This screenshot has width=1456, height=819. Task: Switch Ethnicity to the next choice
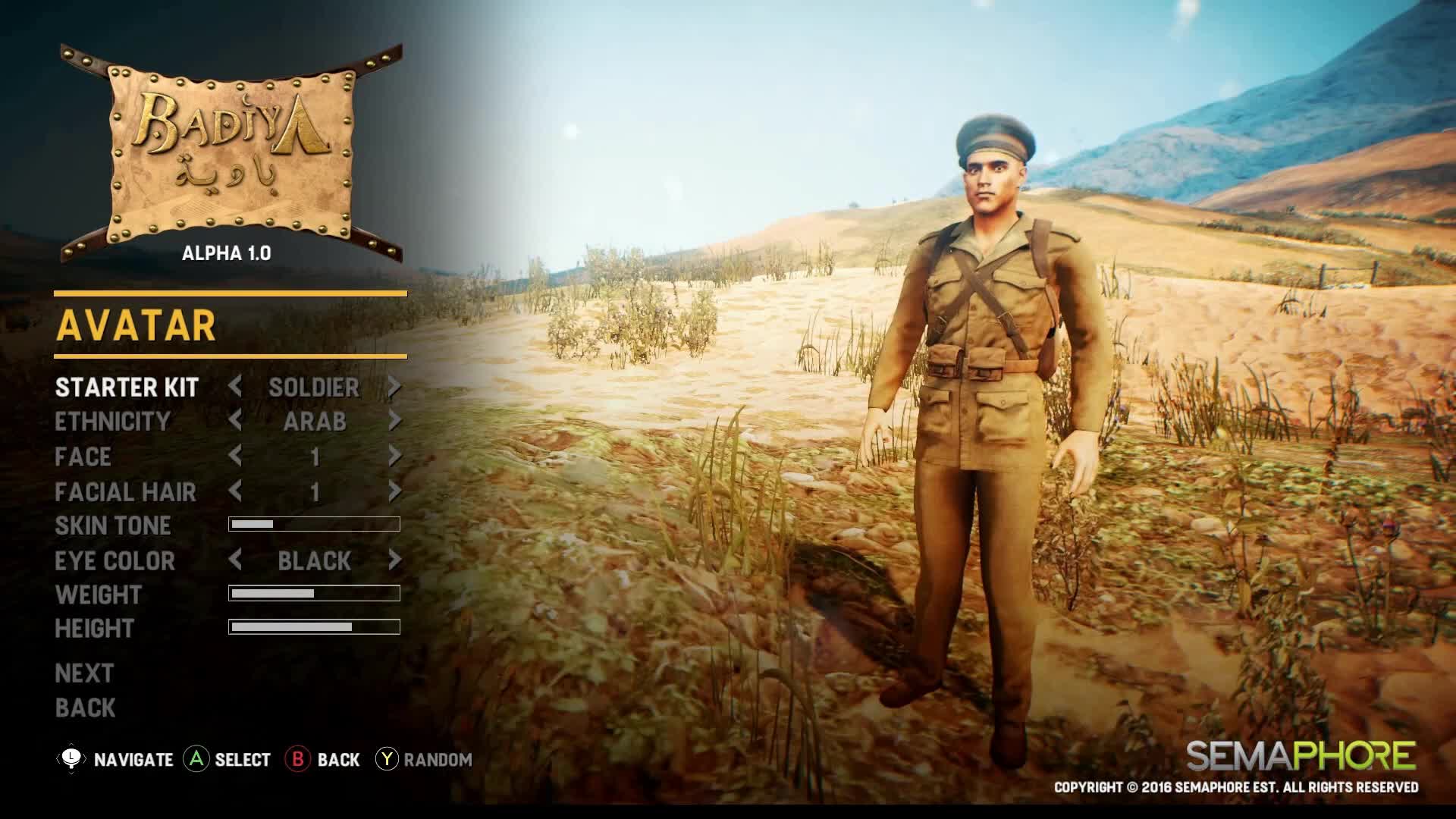[x=394, y=421]
